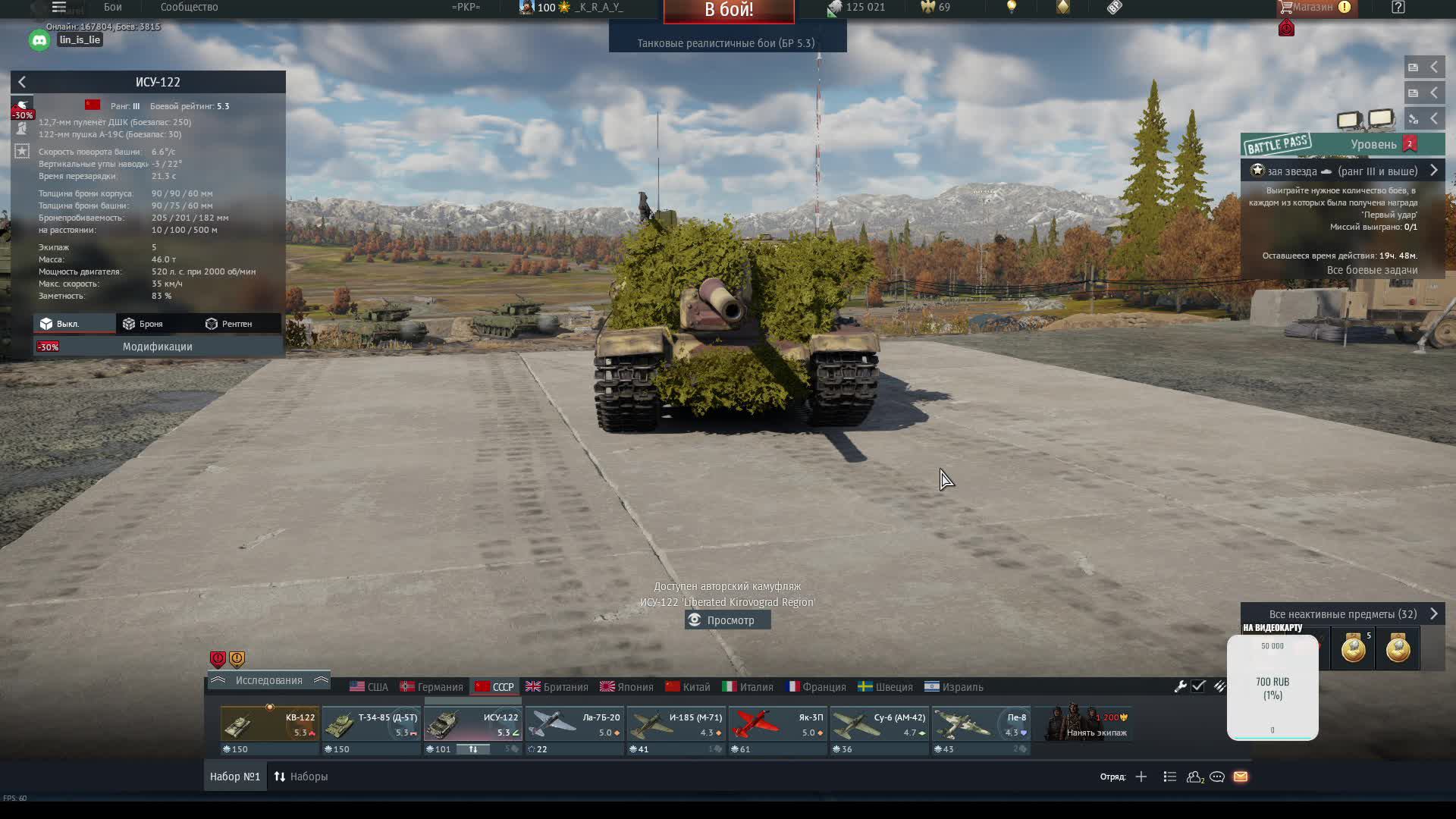1456x819 pixels.
Task: Switch armor view to Рентген
Action: 237,323
